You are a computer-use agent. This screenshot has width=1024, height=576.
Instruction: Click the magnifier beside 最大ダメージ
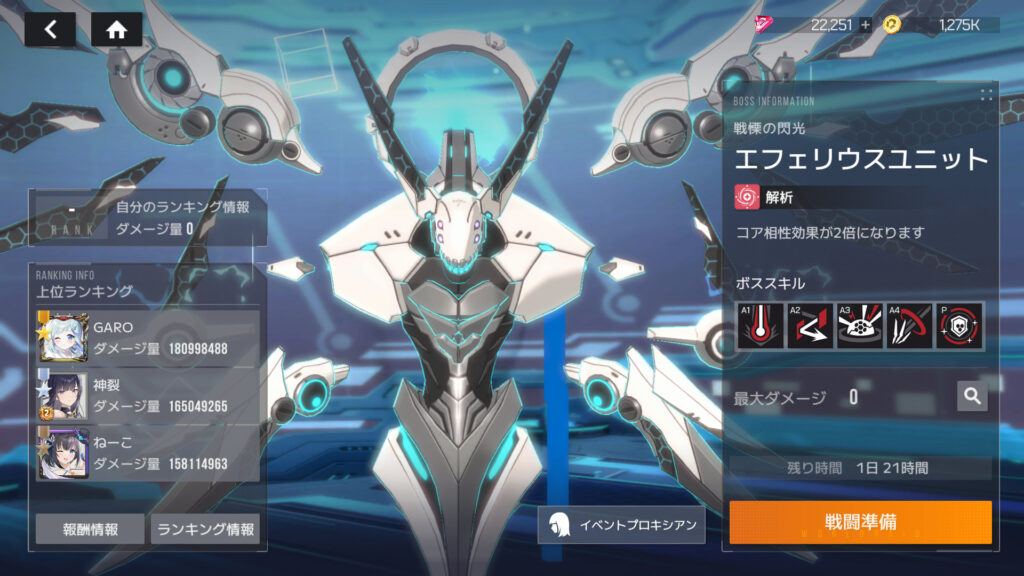pyautogui.click(x=971, y=396)
